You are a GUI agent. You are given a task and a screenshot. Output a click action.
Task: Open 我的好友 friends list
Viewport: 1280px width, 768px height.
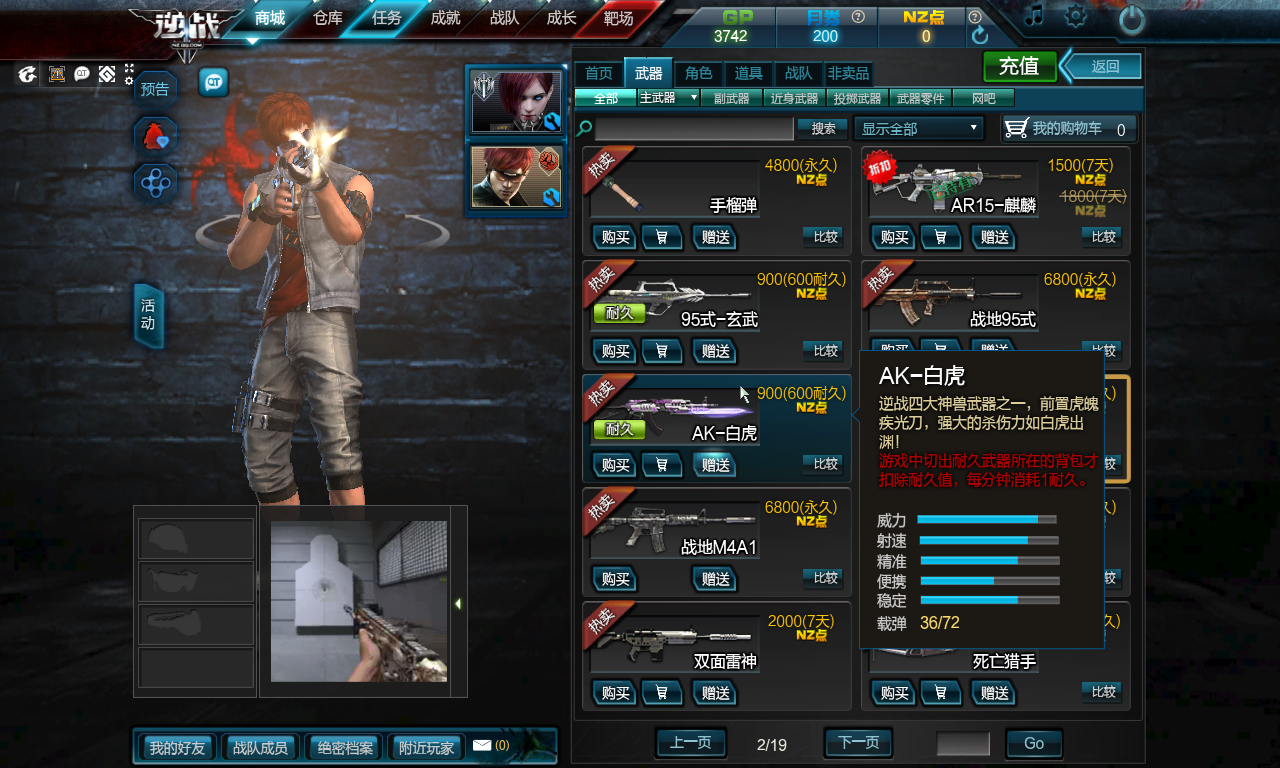(177, 747)
